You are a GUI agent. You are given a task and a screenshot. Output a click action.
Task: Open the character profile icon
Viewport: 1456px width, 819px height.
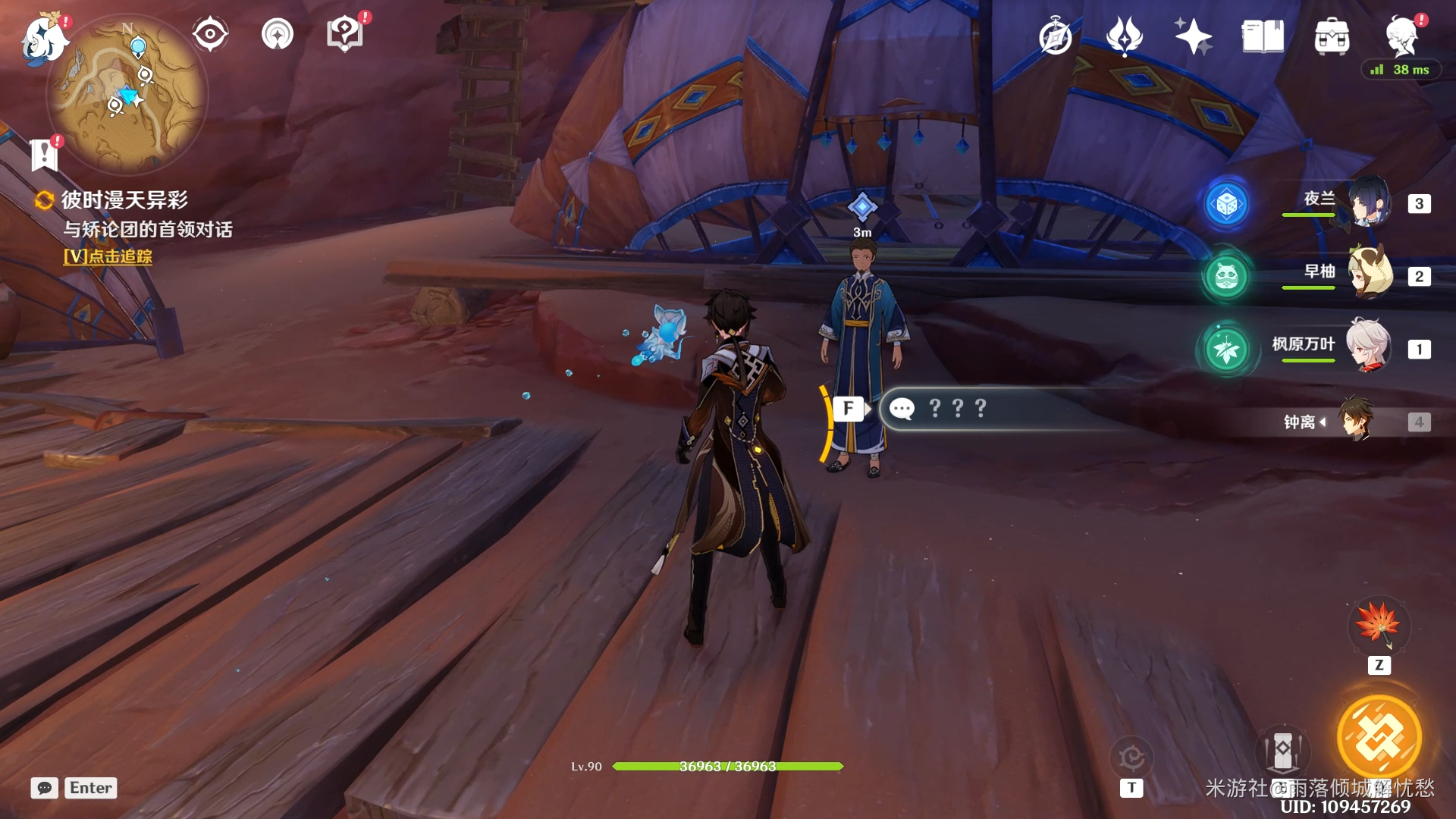coord(1401,36)
